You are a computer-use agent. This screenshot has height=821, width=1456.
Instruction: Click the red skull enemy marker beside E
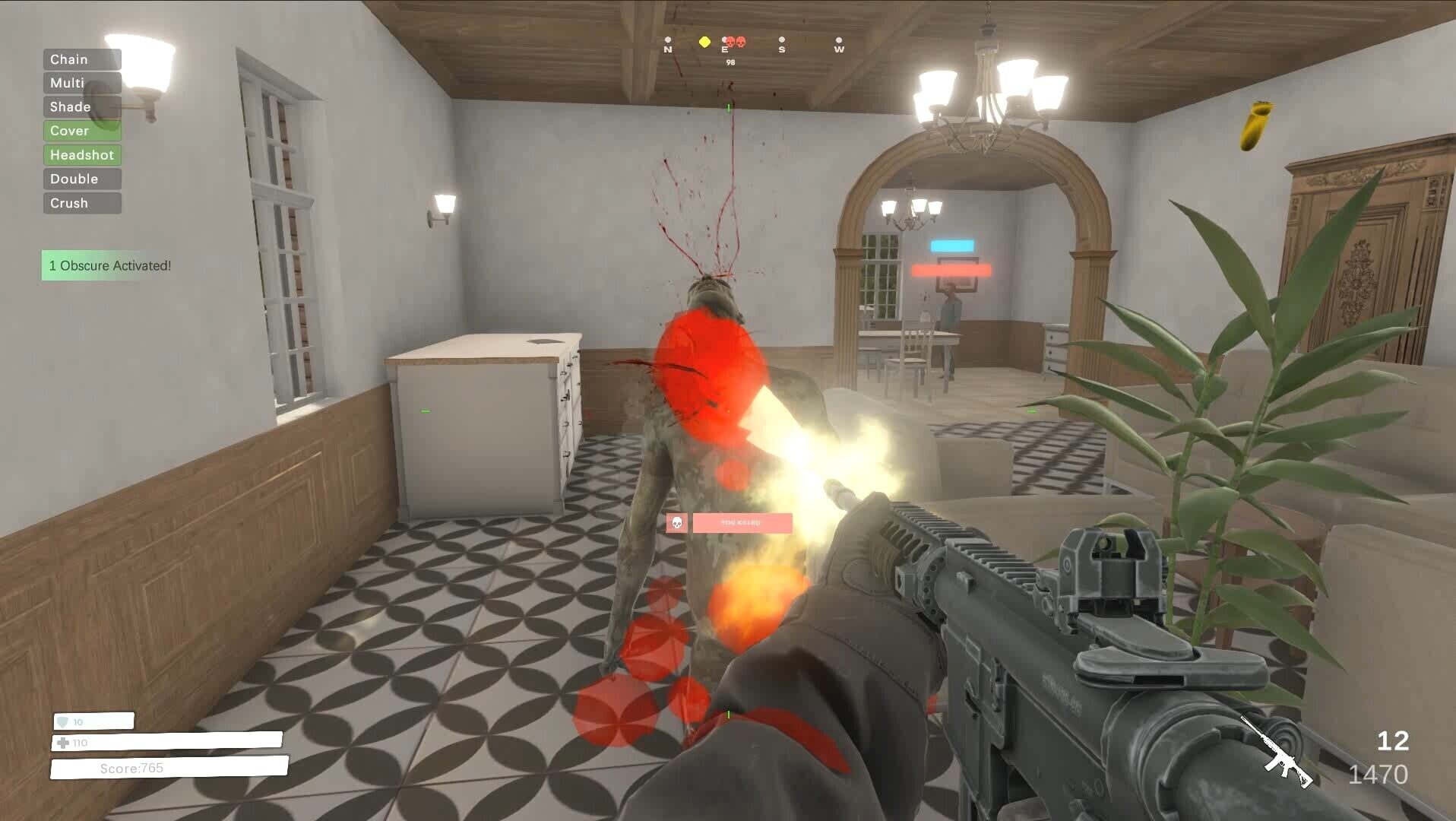pyautogui.click(x=730, y=42)
